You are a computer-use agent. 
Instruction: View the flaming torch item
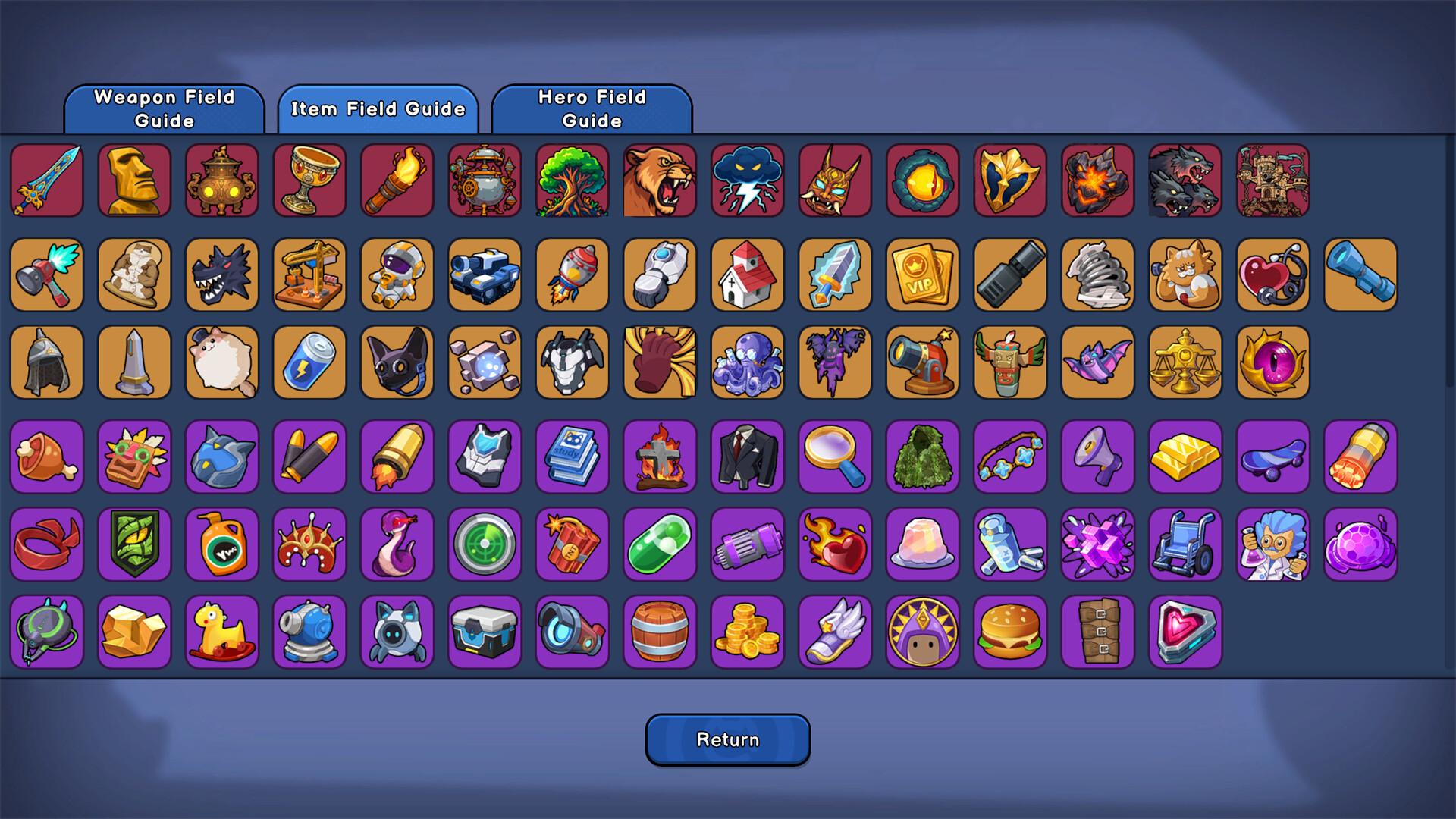[x=397, y=182]
